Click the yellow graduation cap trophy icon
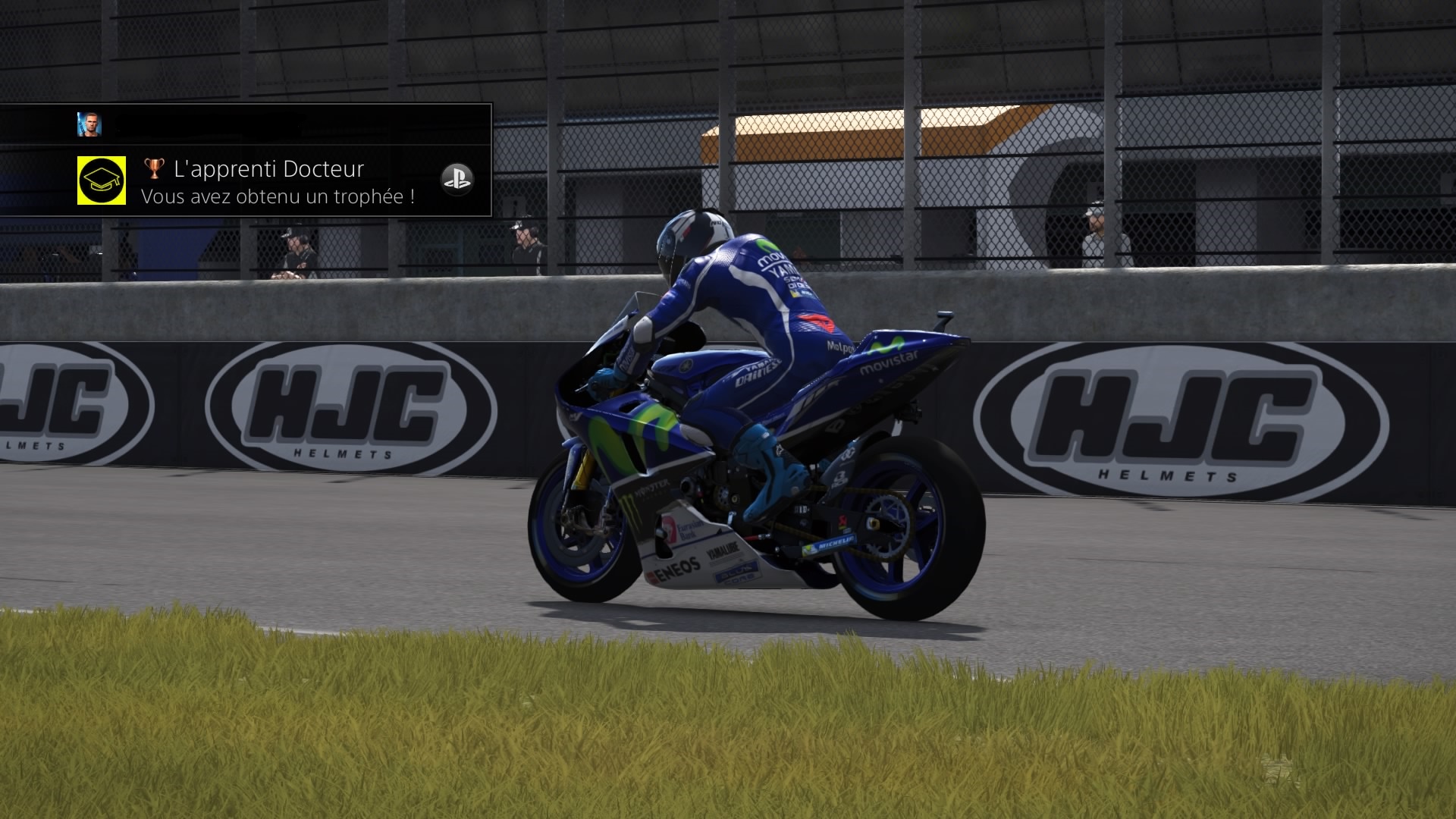The width and height of the screenshot is (1456, 819). point(102,180)
